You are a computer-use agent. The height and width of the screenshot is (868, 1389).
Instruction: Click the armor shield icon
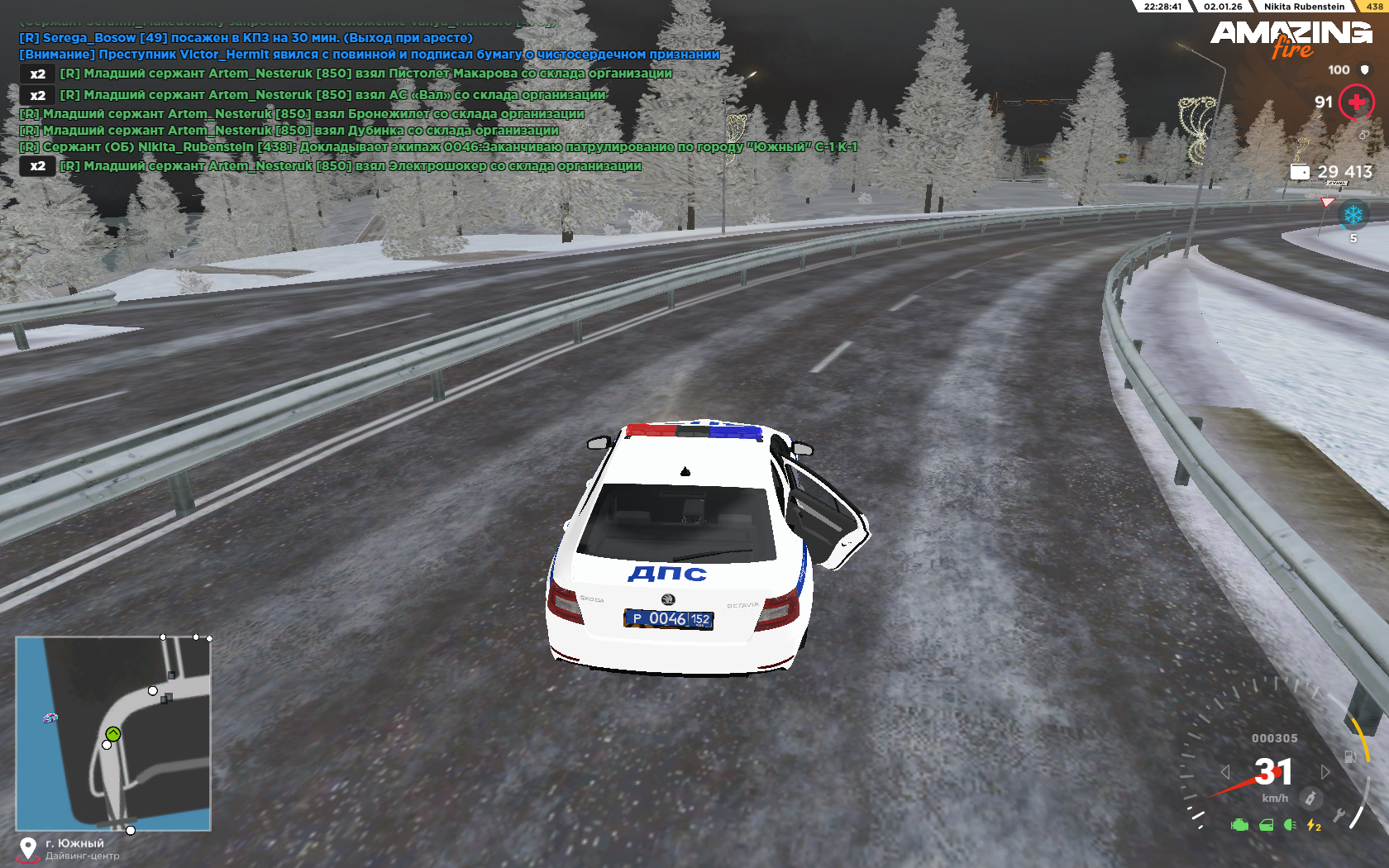(1365, 70)
